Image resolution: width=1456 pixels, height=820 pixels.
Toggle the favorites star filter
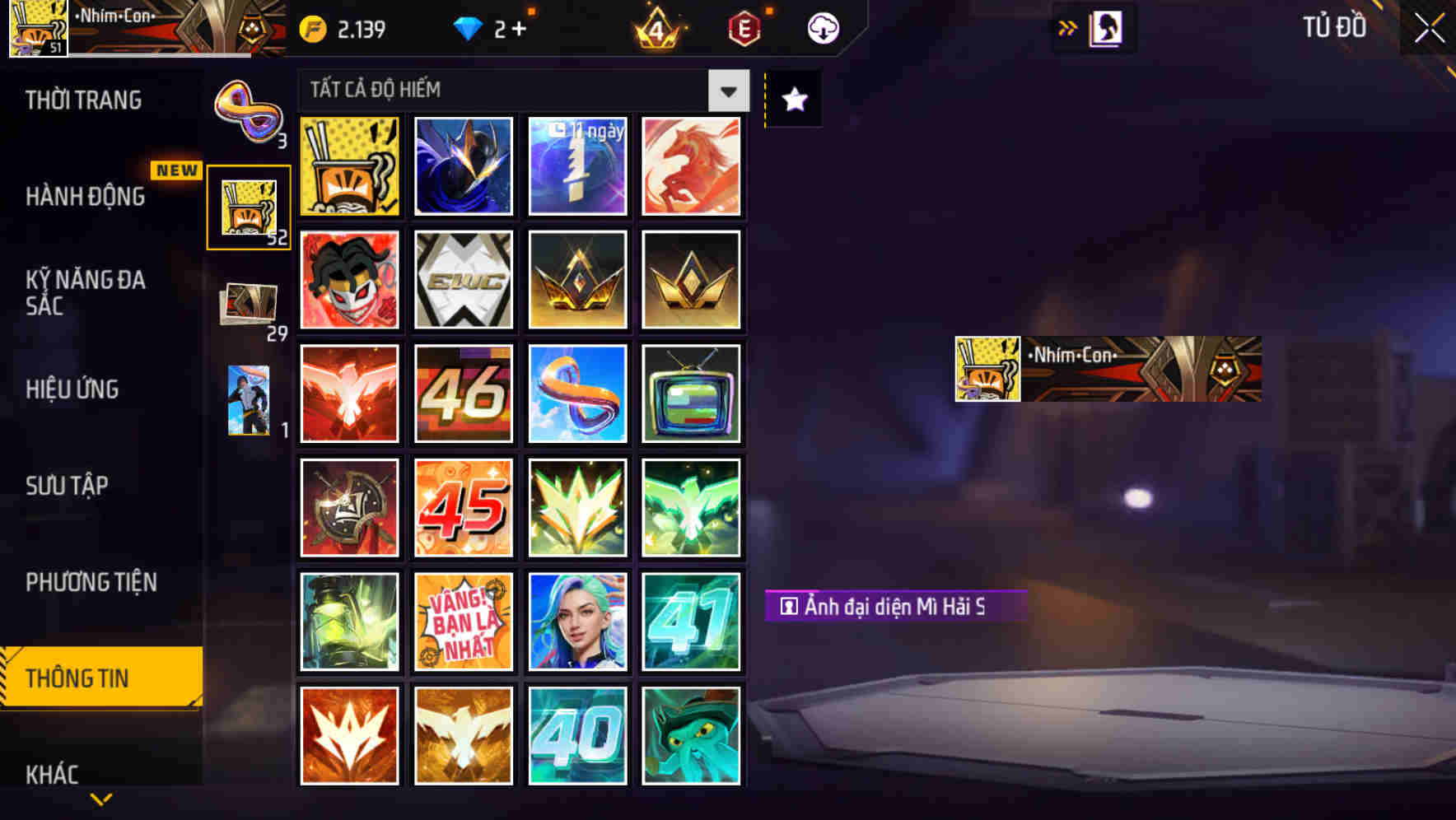coord(792,100)
